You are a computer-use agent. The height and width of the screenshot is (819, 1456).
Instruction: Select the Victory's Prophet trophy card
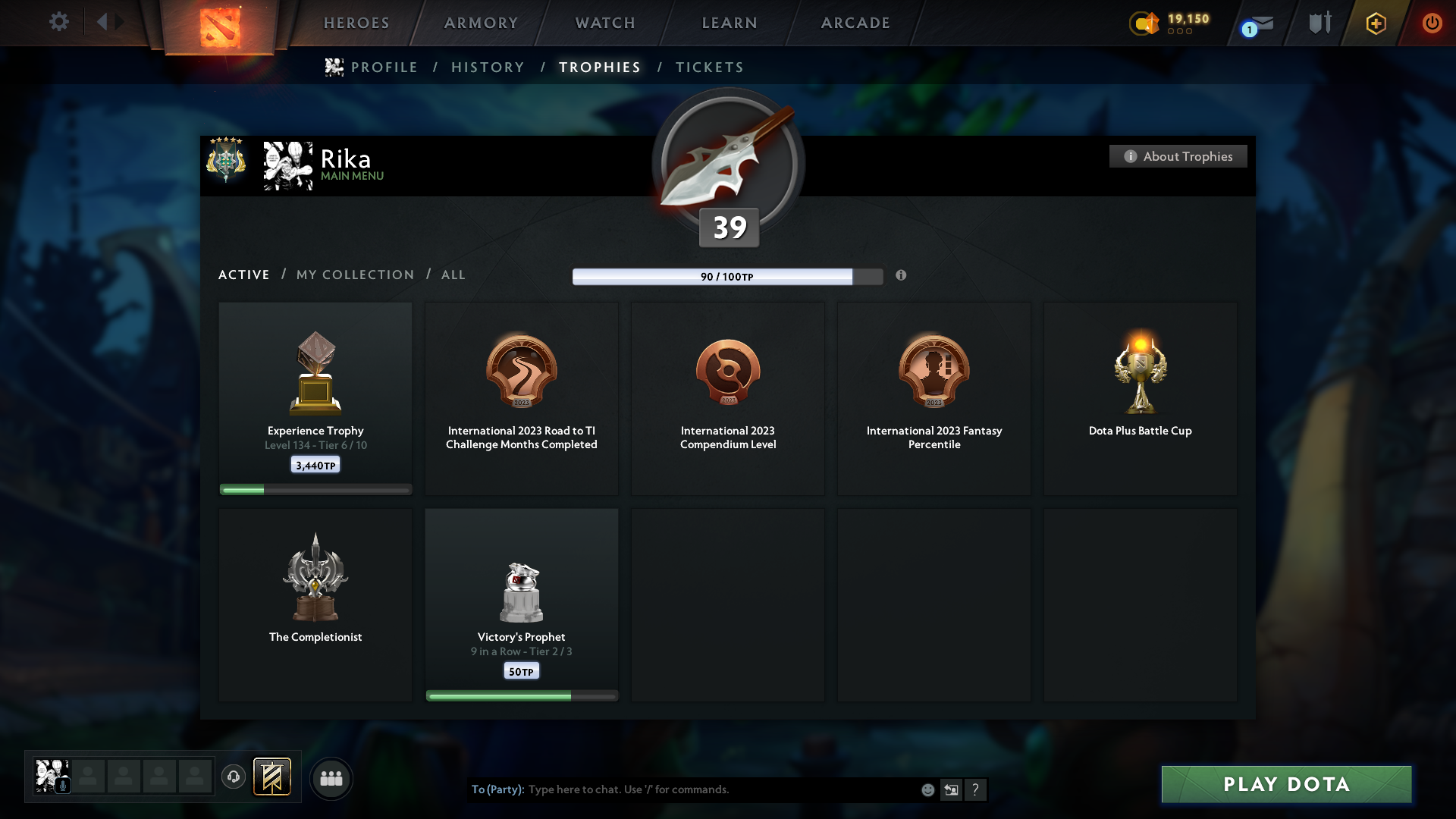click(521, 604)
